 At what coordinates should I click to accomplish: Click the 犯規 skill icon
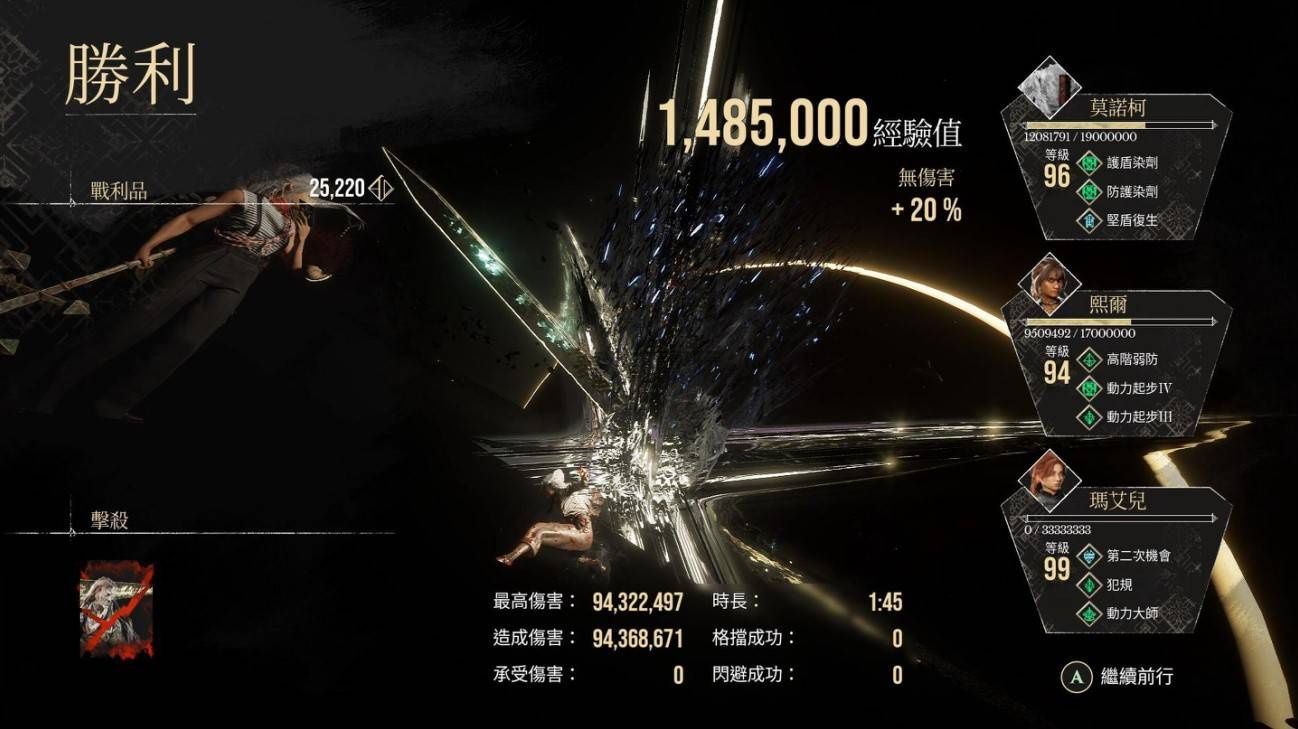click(x=1090, y=584)
